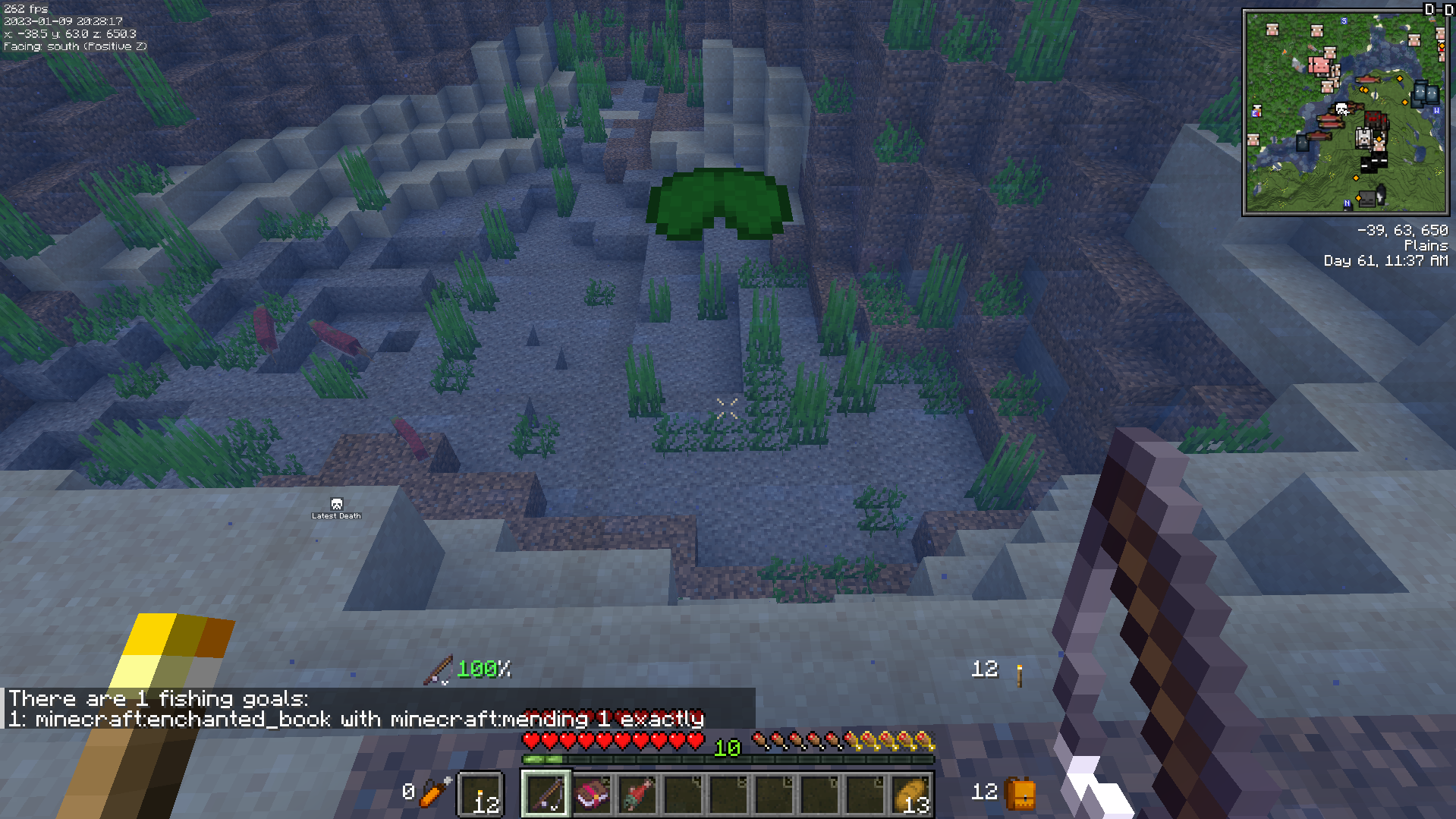Click an orange waypoint diamond on the minimap

1400,78
